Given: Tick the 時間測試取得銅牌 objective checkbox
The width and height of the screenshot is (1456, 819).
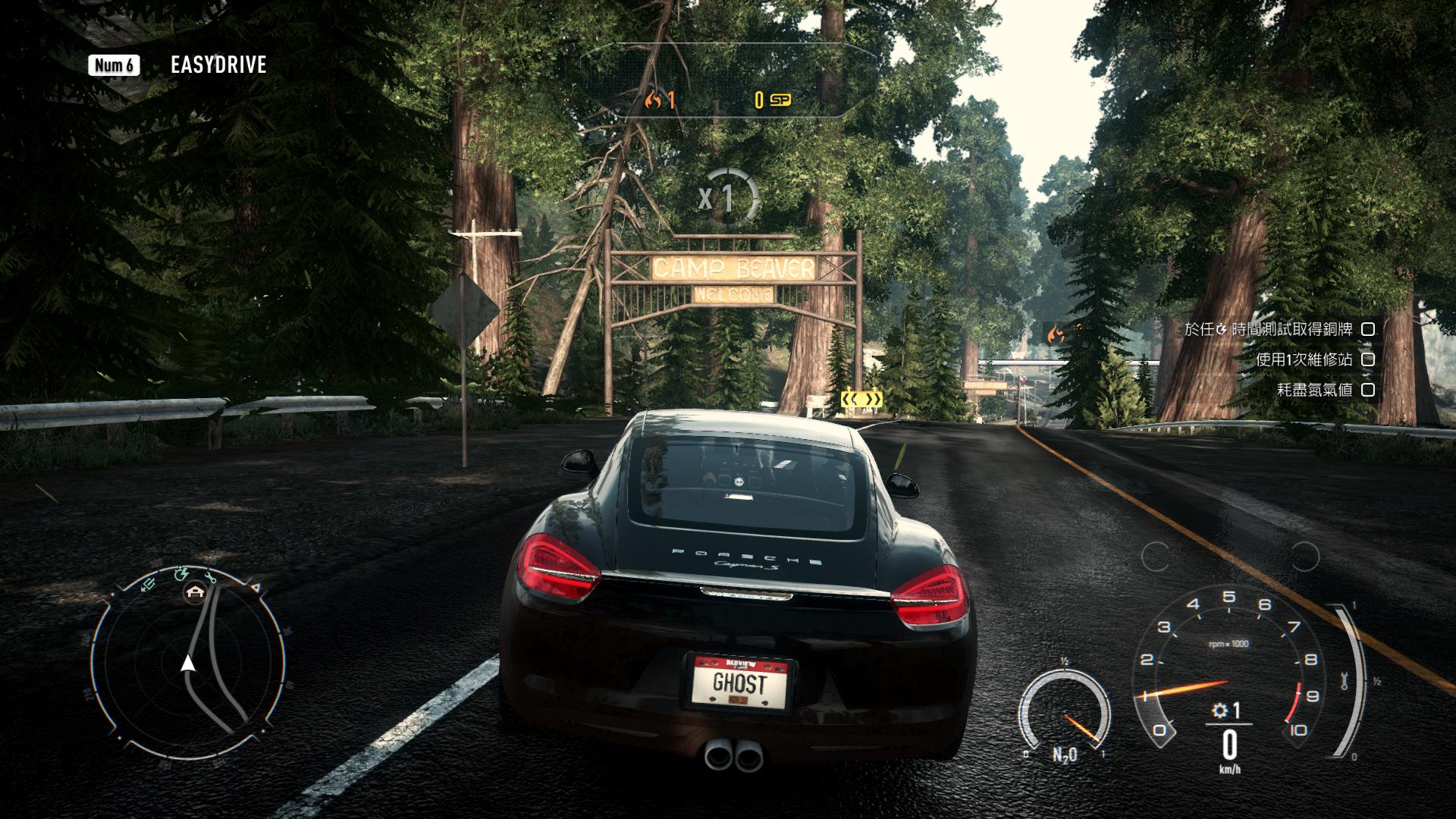Looking at the screenshot, I should (1368, 329).
